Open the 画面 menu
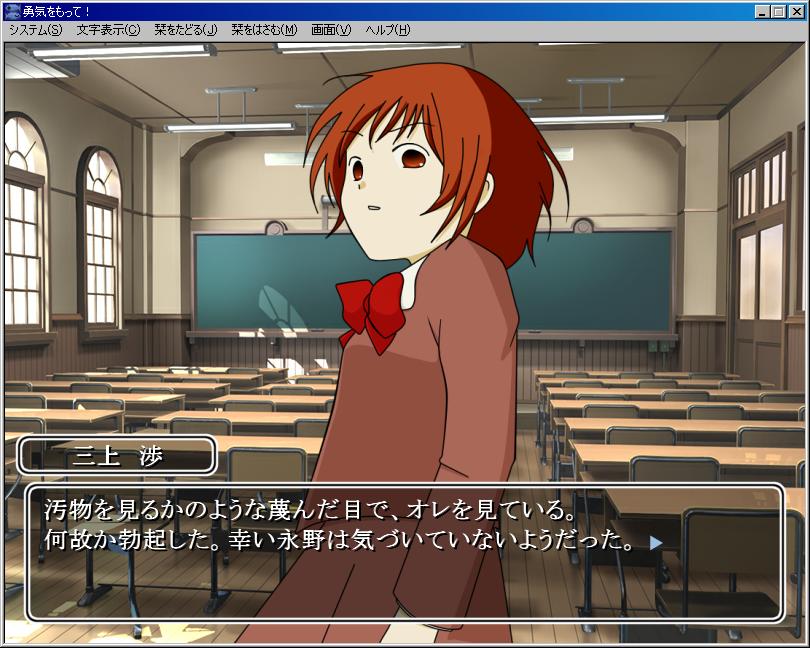The image size is (810, 648). coord(331,30)
